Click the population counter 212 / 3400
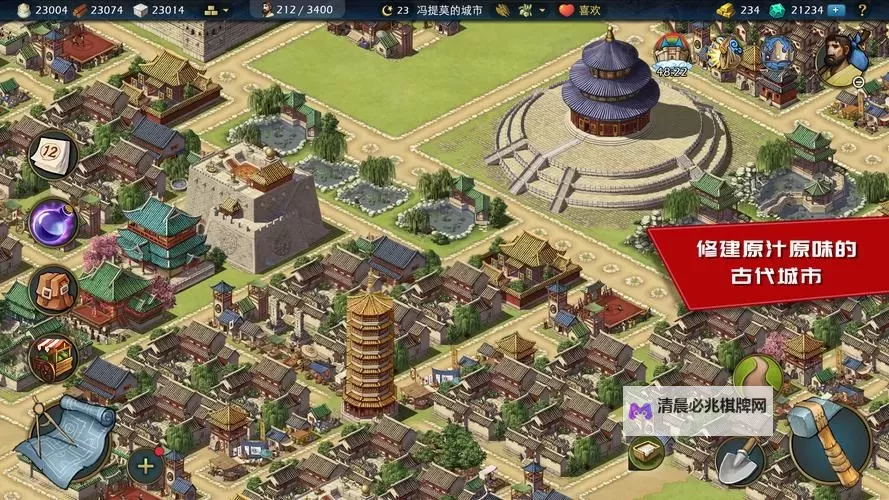The width and height of the screenshot is (889, 500). coord(296,10)
